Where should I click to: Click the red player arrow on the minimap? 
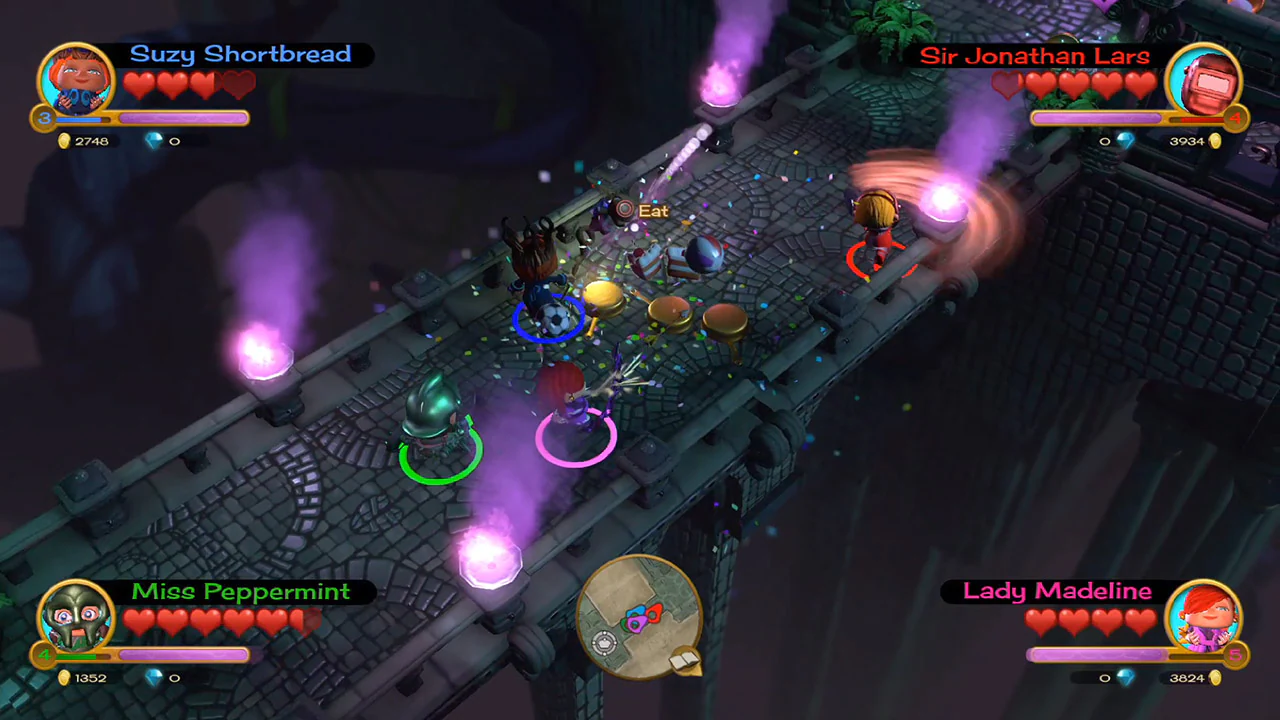point(655,612)
